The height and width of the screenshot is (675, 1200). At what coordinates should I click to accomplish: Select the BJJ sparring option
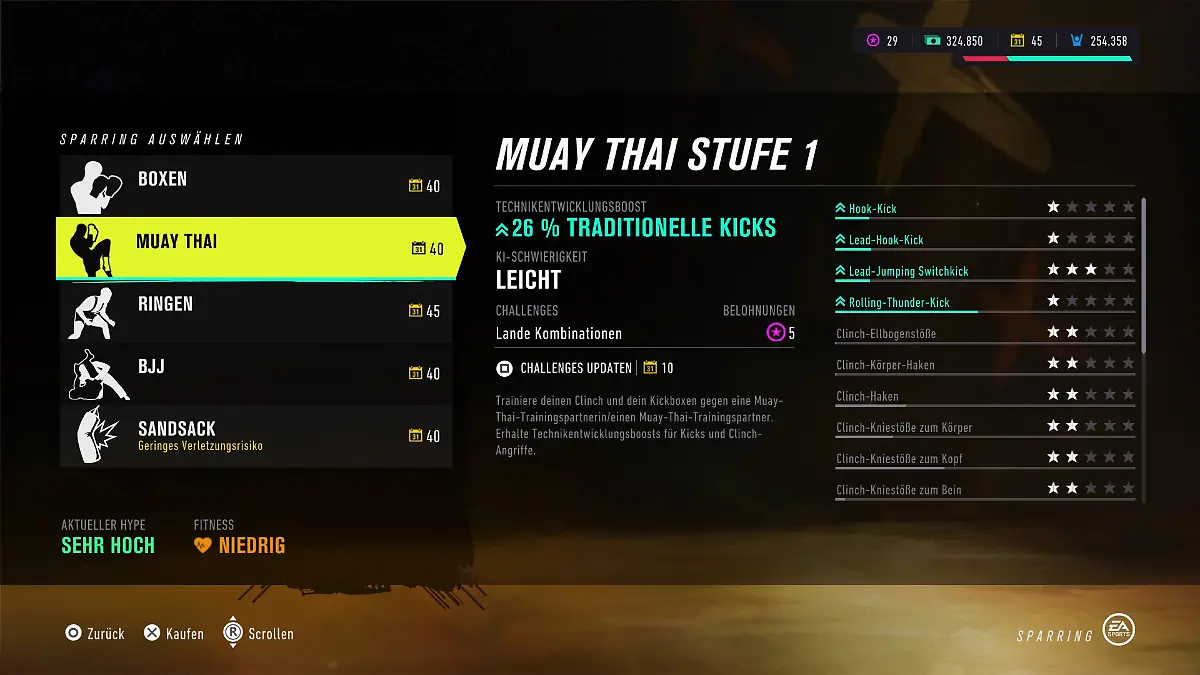pyautogui.click(x=255, y=373)
